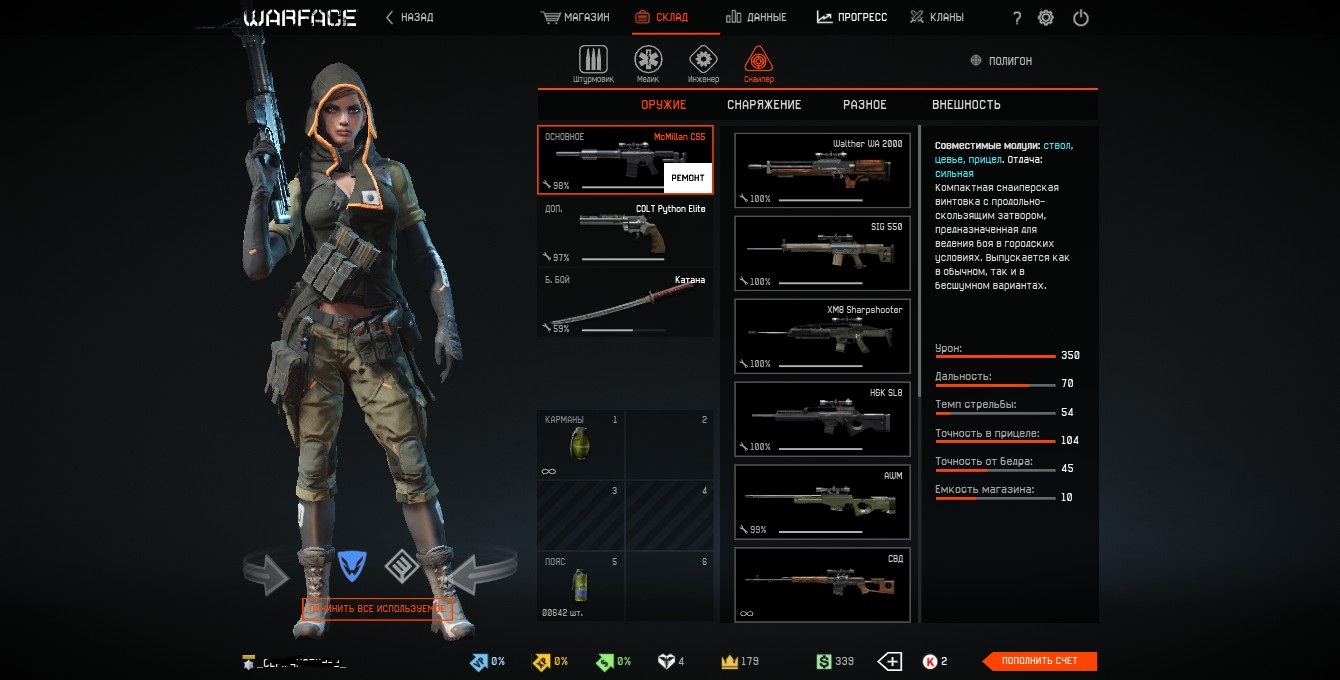
Task: Repair the McMillan CS5 with Ремонт
Action: pyautogui.click(x=687, y=177)
